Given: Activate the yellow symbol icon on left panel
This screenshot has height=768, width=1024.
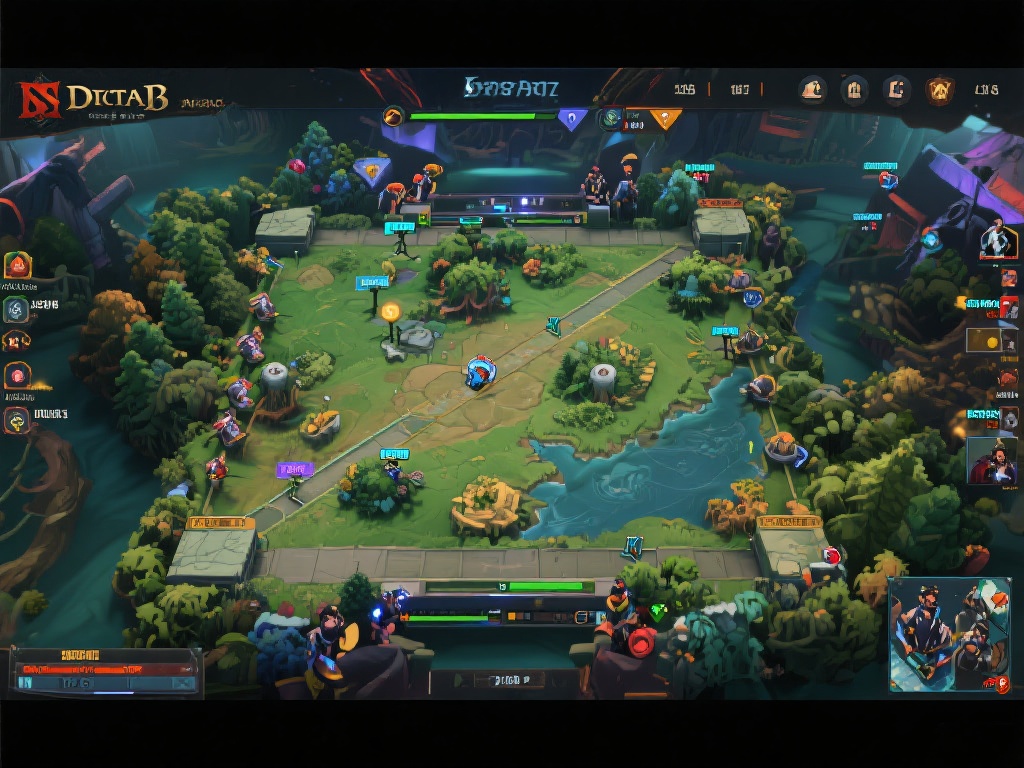Looking at the screenshot, I should [17, 421].
